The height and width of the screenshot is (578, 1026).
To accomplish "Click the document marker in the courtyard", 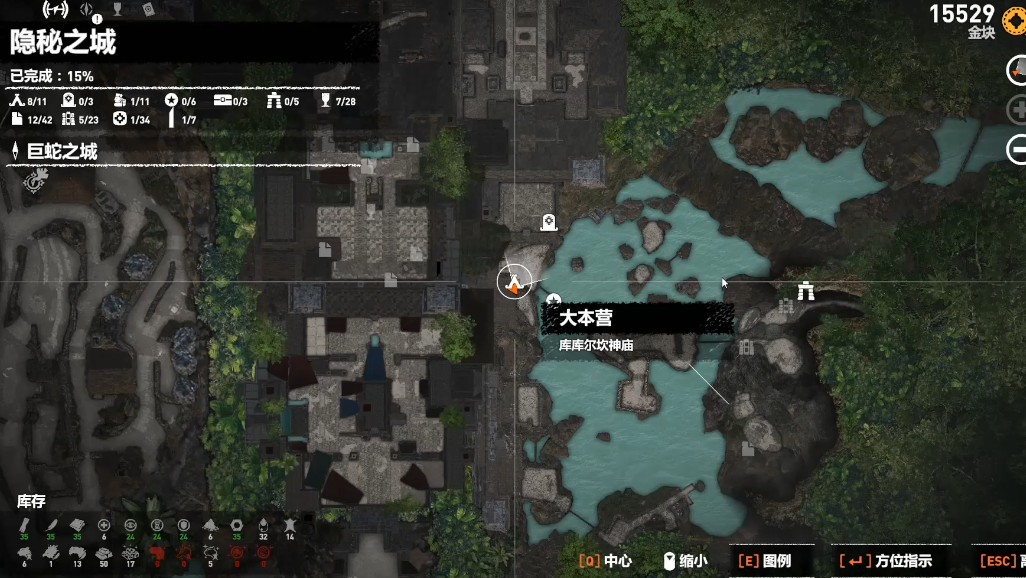I will 325,249.
